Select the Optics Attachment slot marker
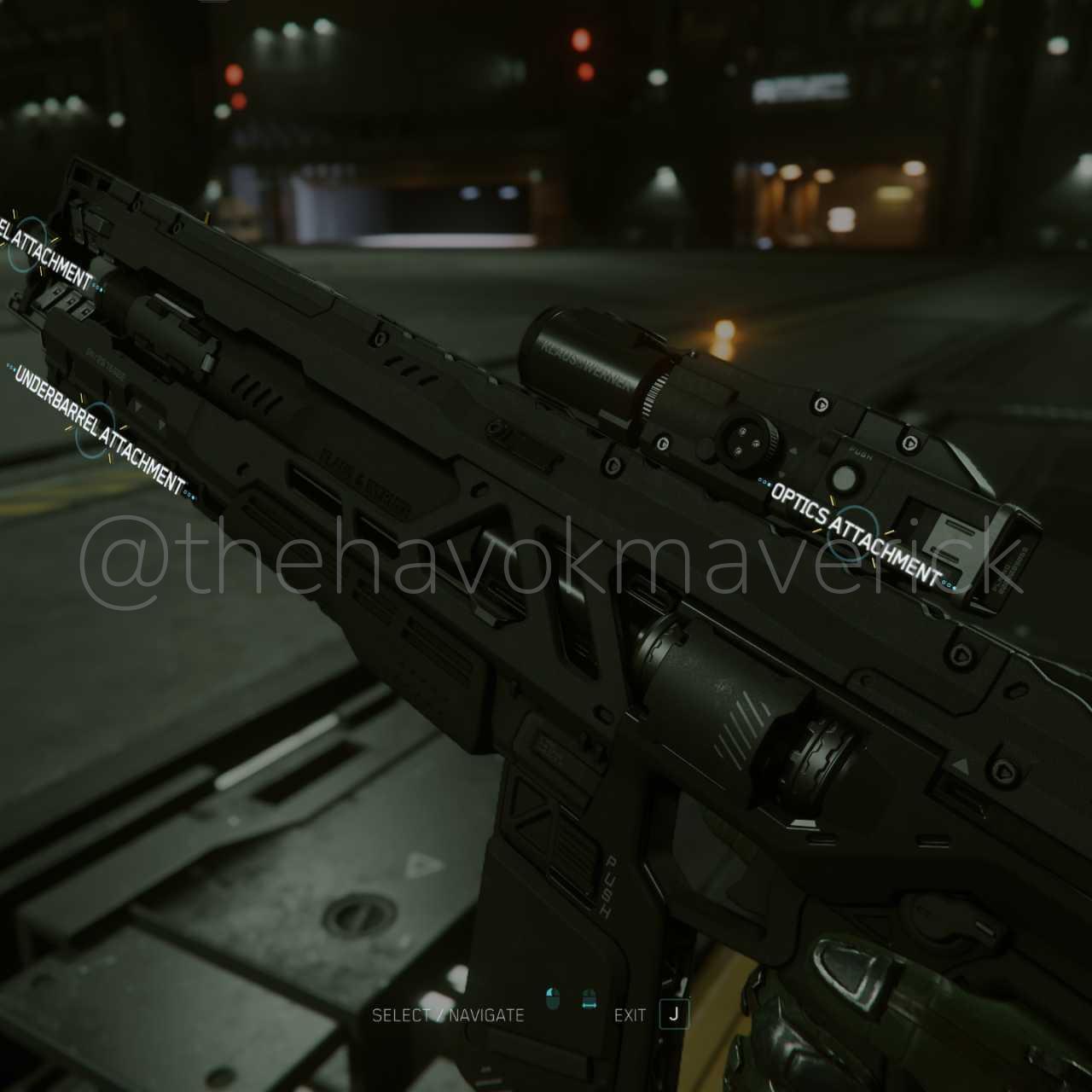 (x=852, y=533)
